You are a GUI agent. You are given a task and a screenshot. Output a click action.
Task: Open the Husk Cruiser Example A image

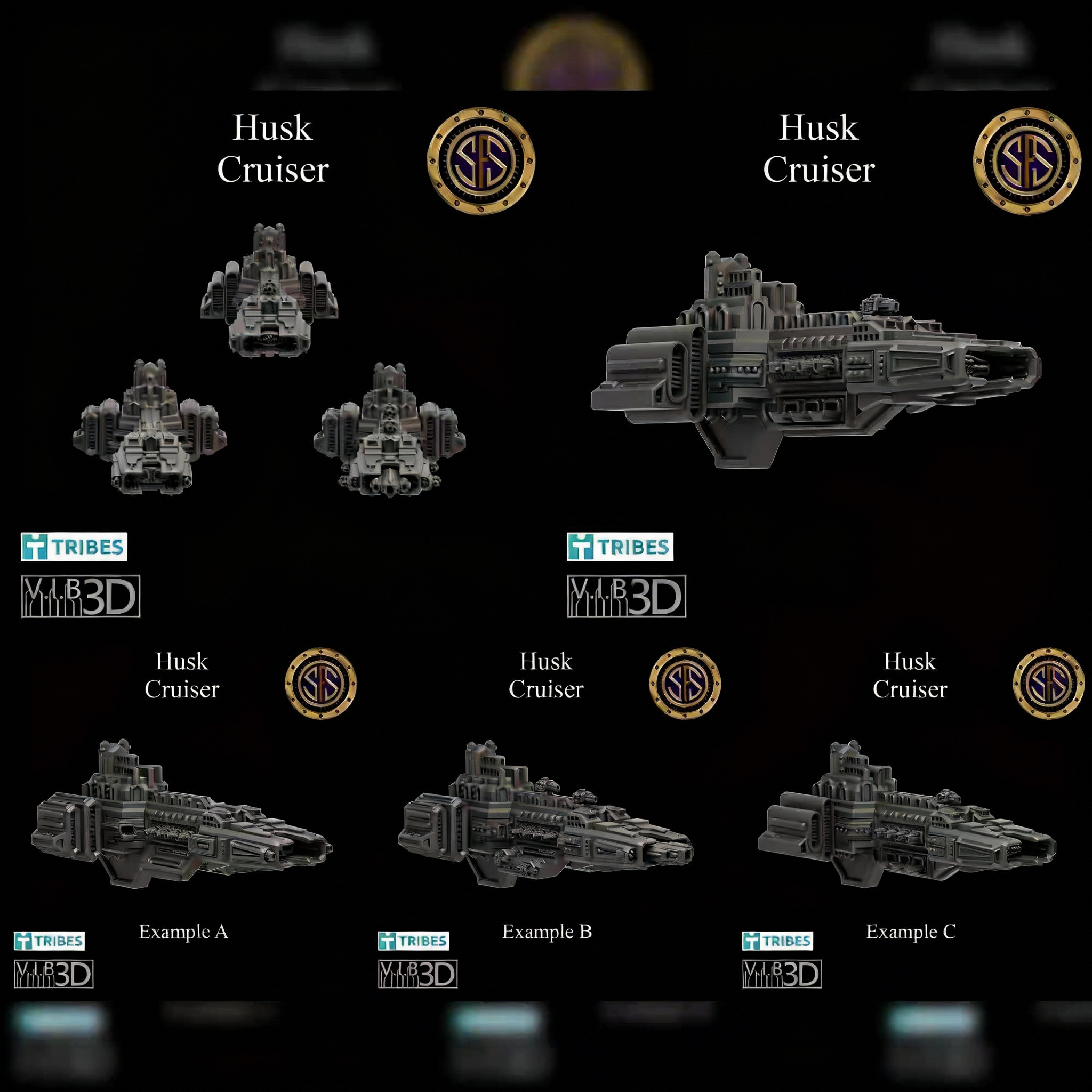182,814
